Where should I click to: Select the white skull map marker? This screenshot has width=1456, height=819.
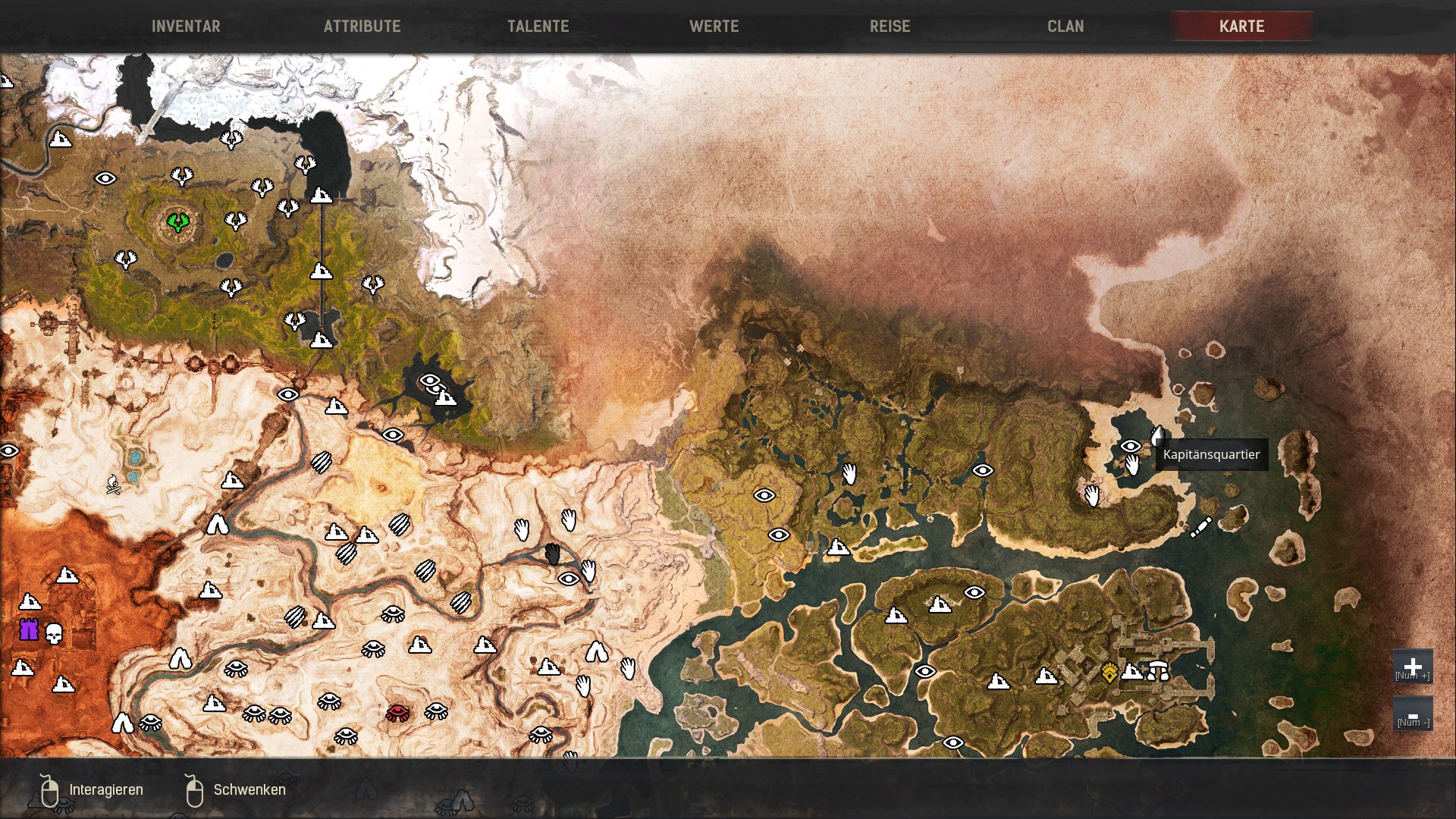pos(54,633)
